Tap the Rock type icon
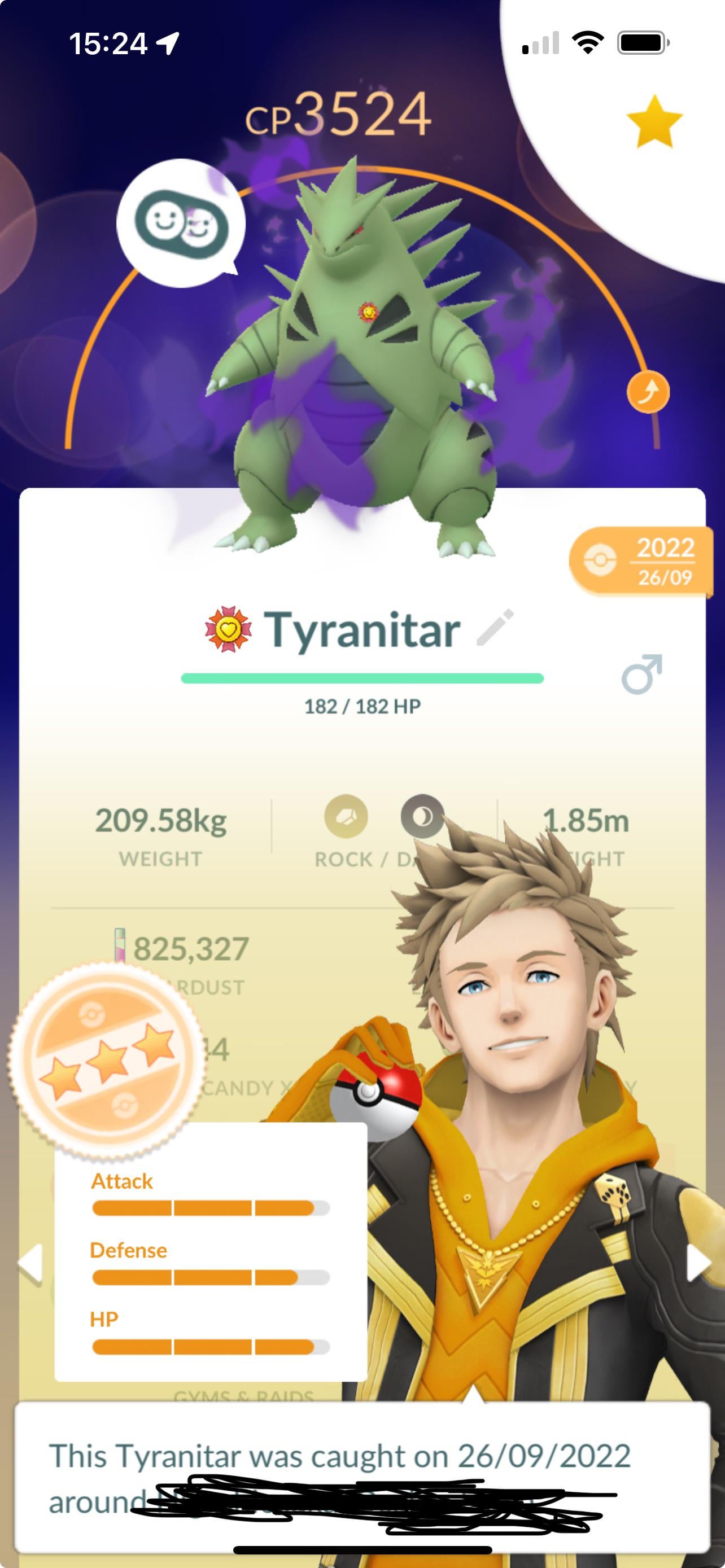The width and height of the screenshot is (725, 1568). coord(346,816)
